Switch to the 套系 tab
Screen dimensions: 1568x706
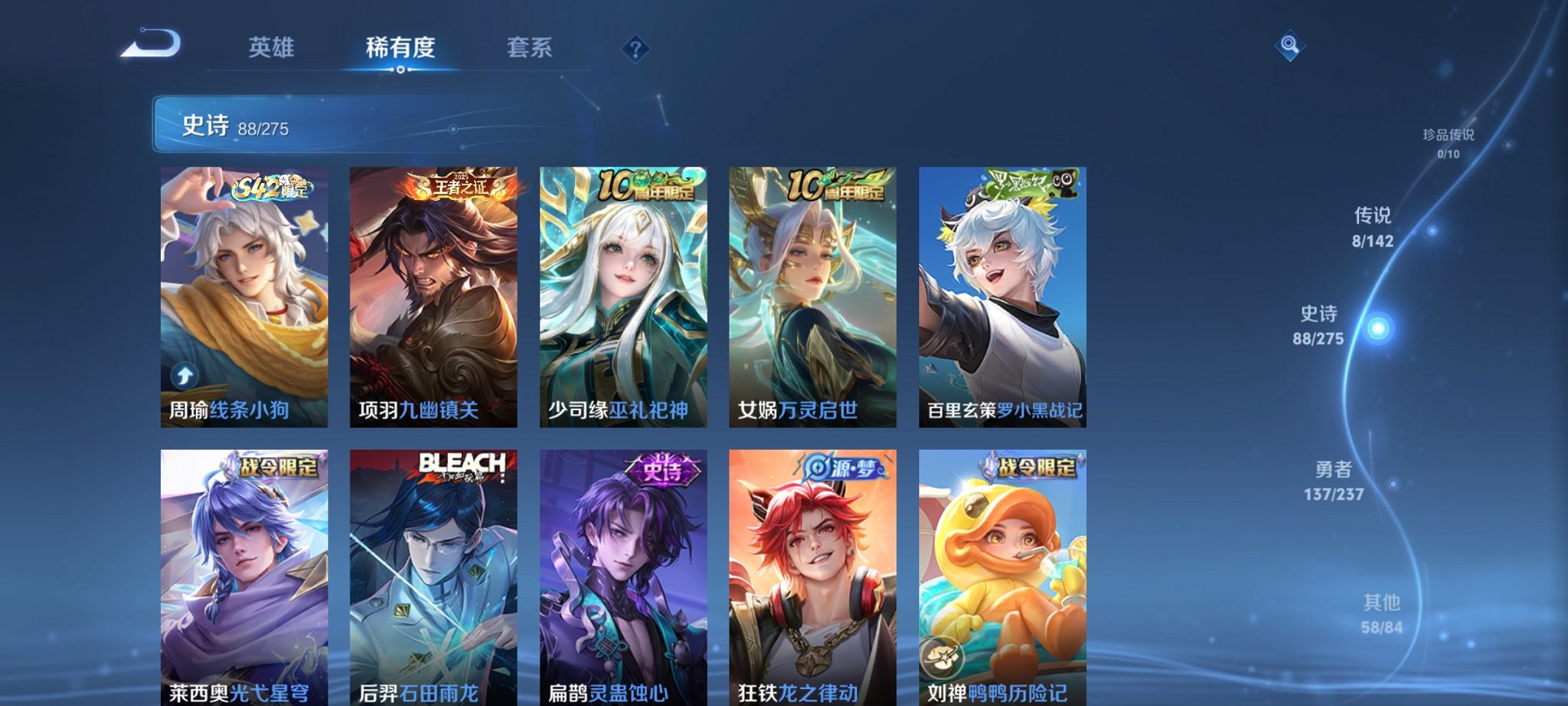pos(530,48)
